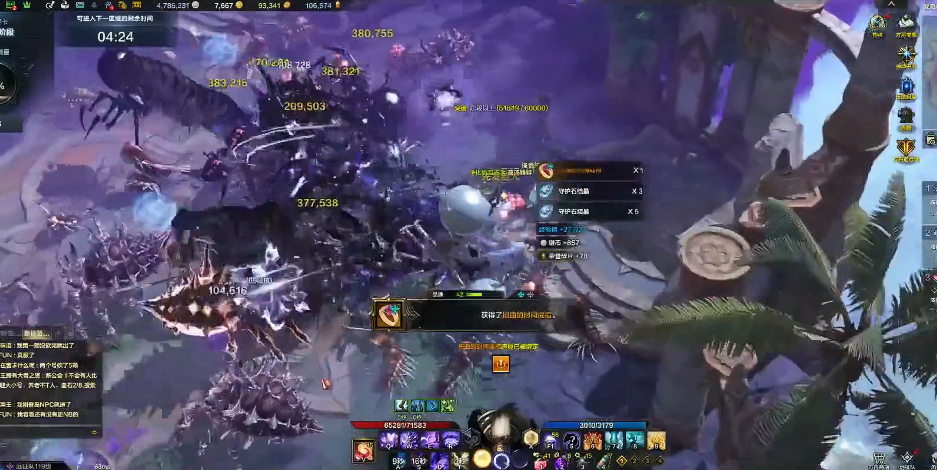The height and width of the screenshot is (470, 937).
Task: Open the golden winged emblem menu icon
Action: [x=906, y=148]
